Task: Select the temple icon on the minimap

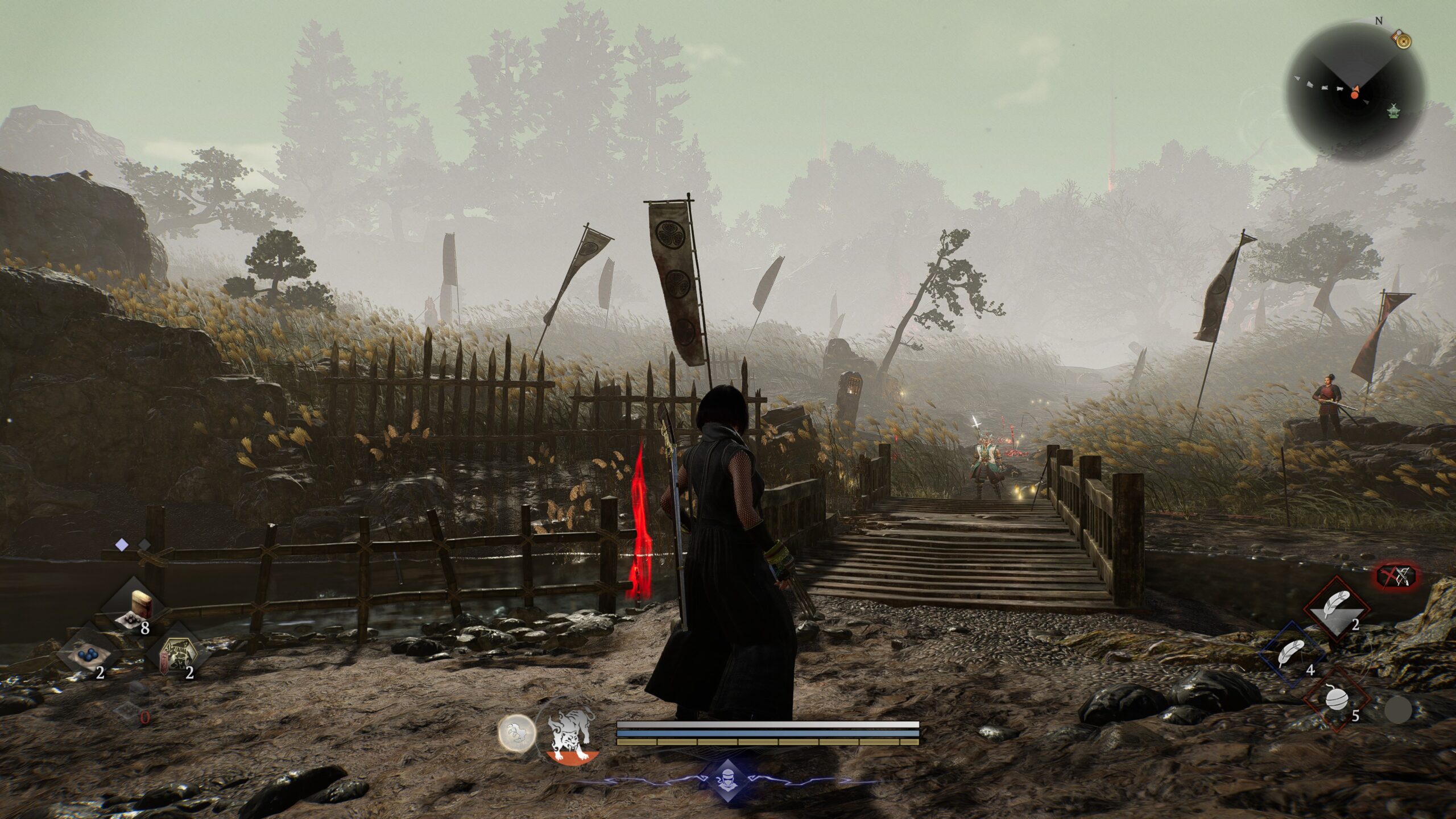Action: tap(1394, 112)
